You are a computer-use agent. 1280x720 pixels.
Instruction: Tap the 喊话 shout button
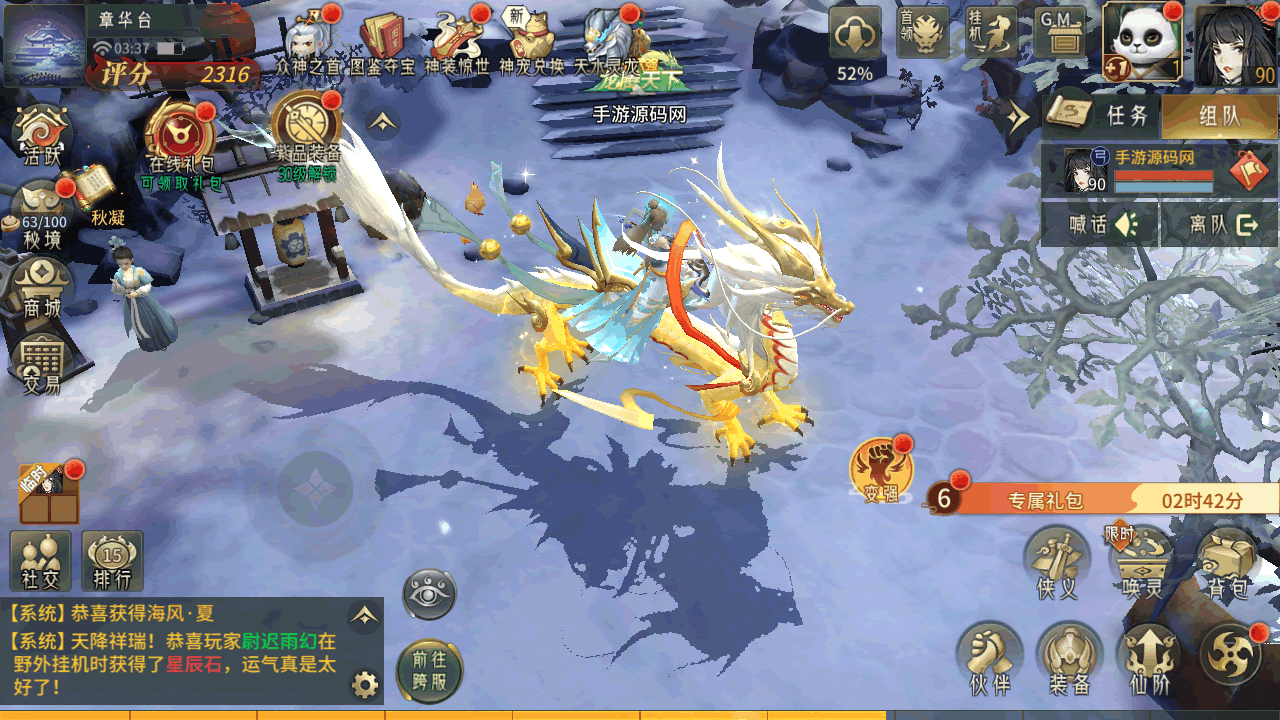pos(1101,224)
